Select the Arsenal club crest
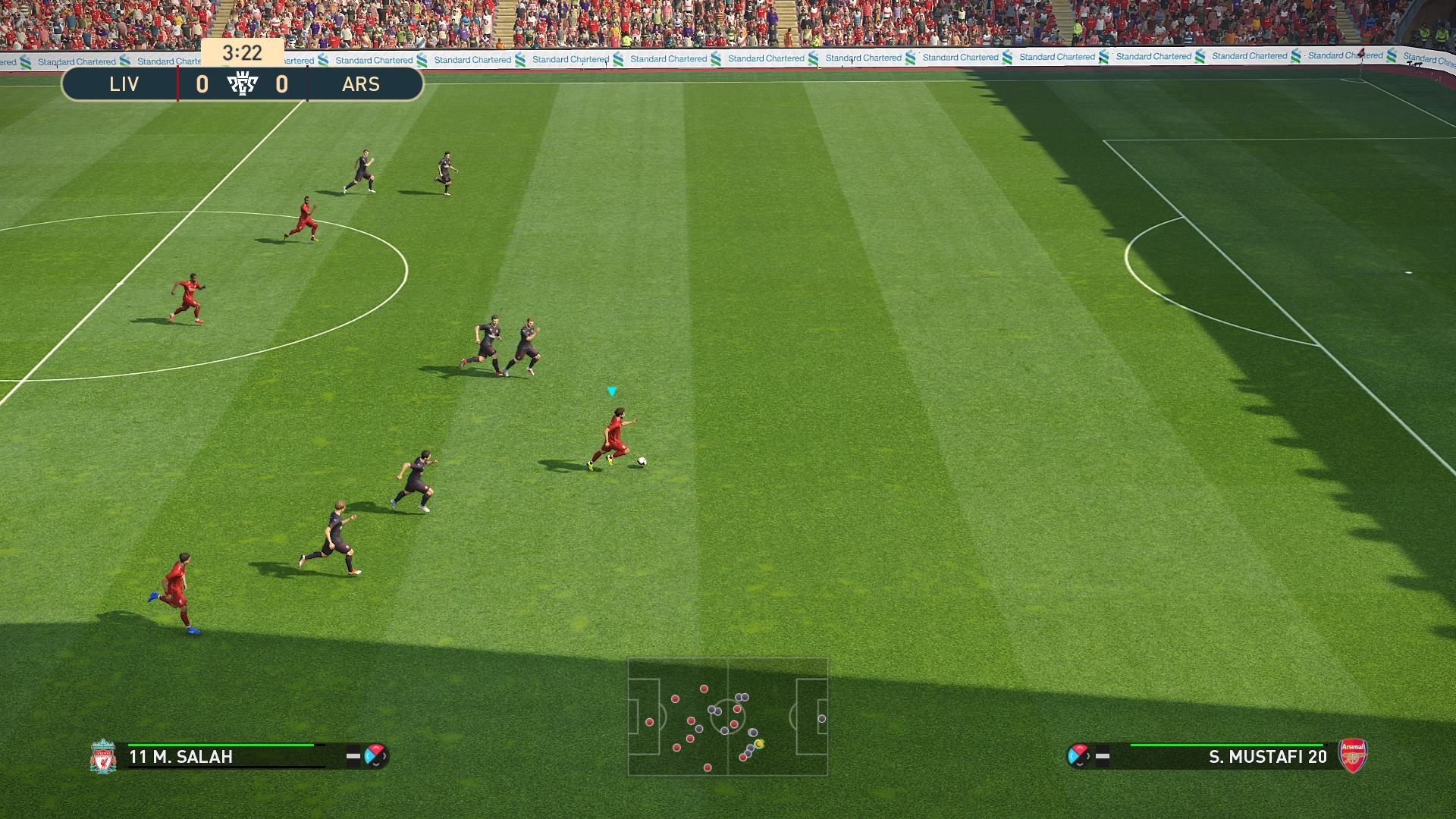This screenshot has height=819, width=1456. [1353, 755]
